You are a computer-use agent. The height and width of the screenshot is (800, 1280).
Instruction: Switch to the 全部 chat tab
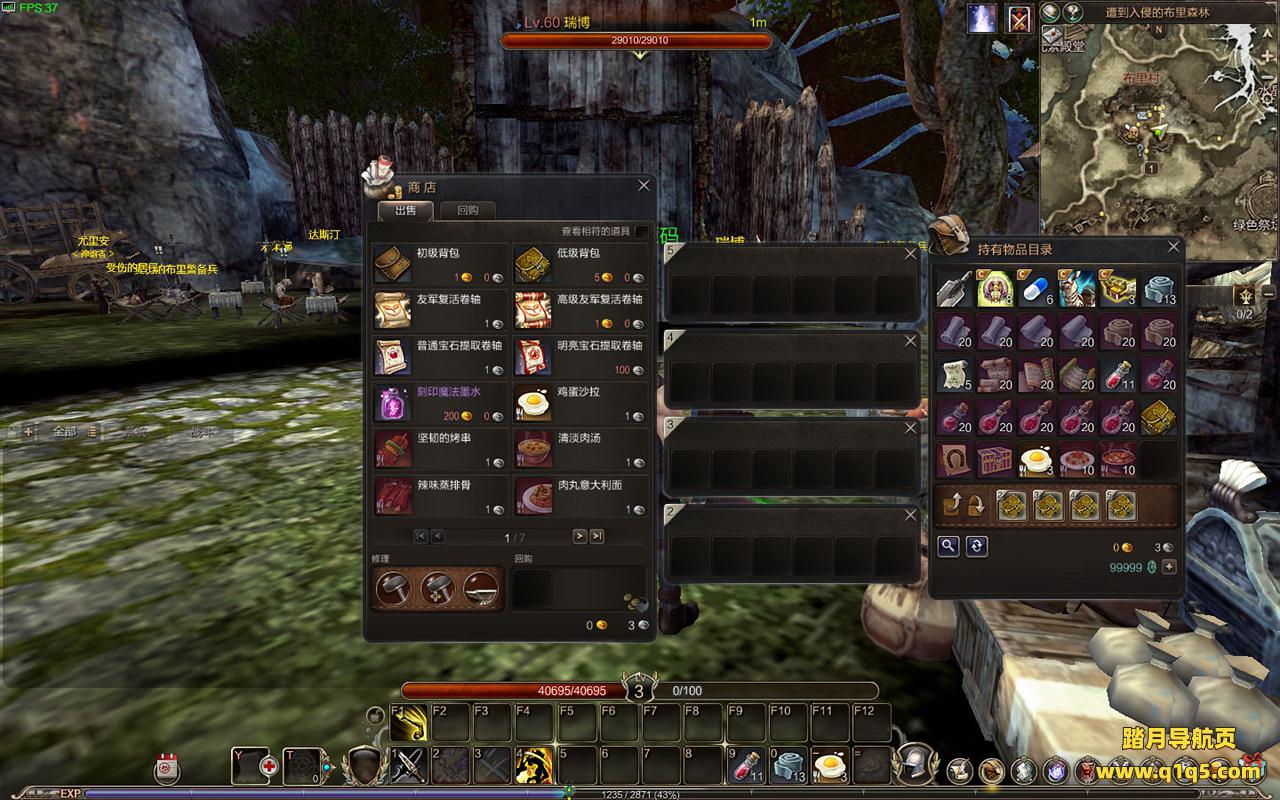pyautogui.click(x=64, y=432)
